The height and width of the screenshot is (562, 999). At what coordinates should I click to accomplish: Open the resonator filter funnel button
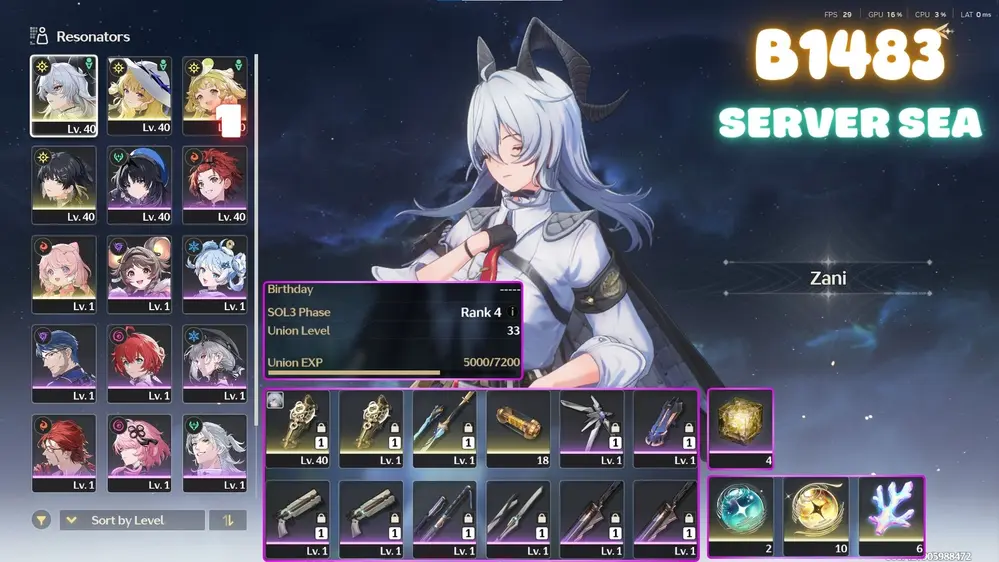click(x=42, y=520)
